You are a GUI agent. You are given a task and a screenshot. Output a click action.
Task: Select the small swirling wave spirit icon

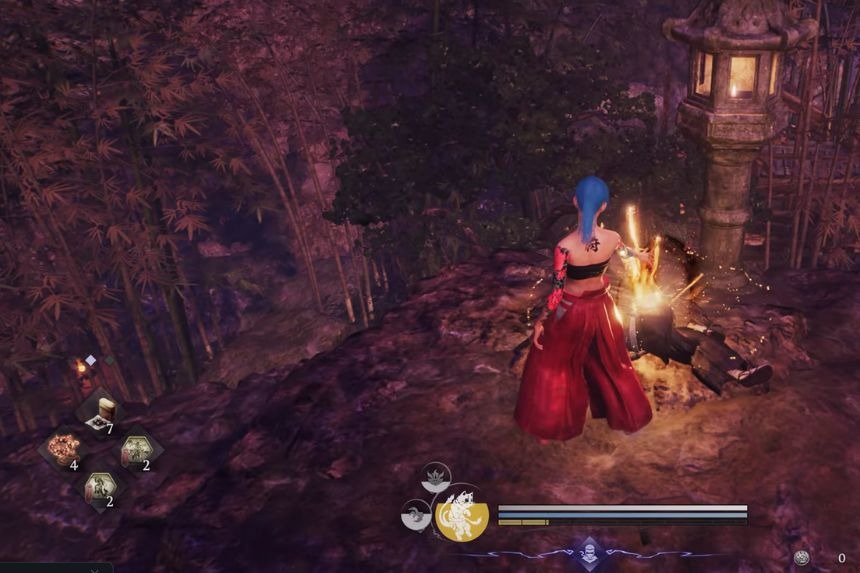[414, 514]
